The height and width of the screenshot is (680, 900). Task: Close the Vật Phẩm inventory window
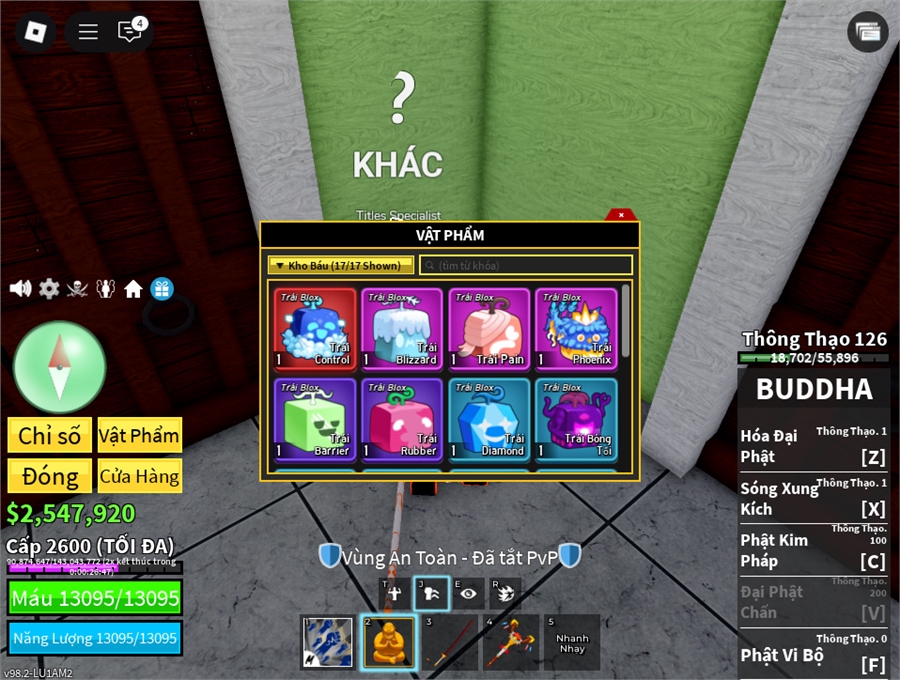pos(621,214)
